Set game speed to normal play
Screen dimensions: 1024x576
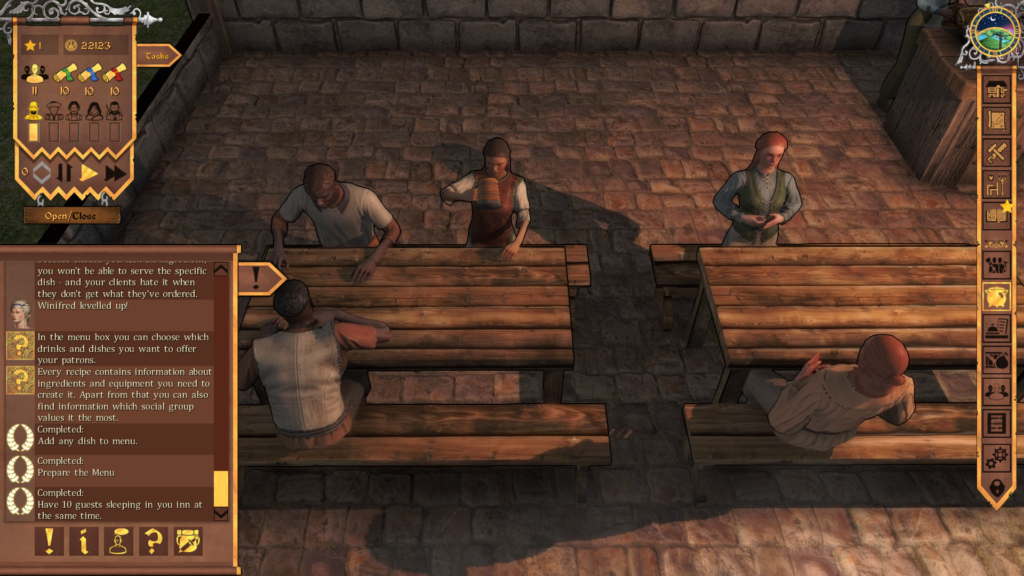tap(89, 173)
